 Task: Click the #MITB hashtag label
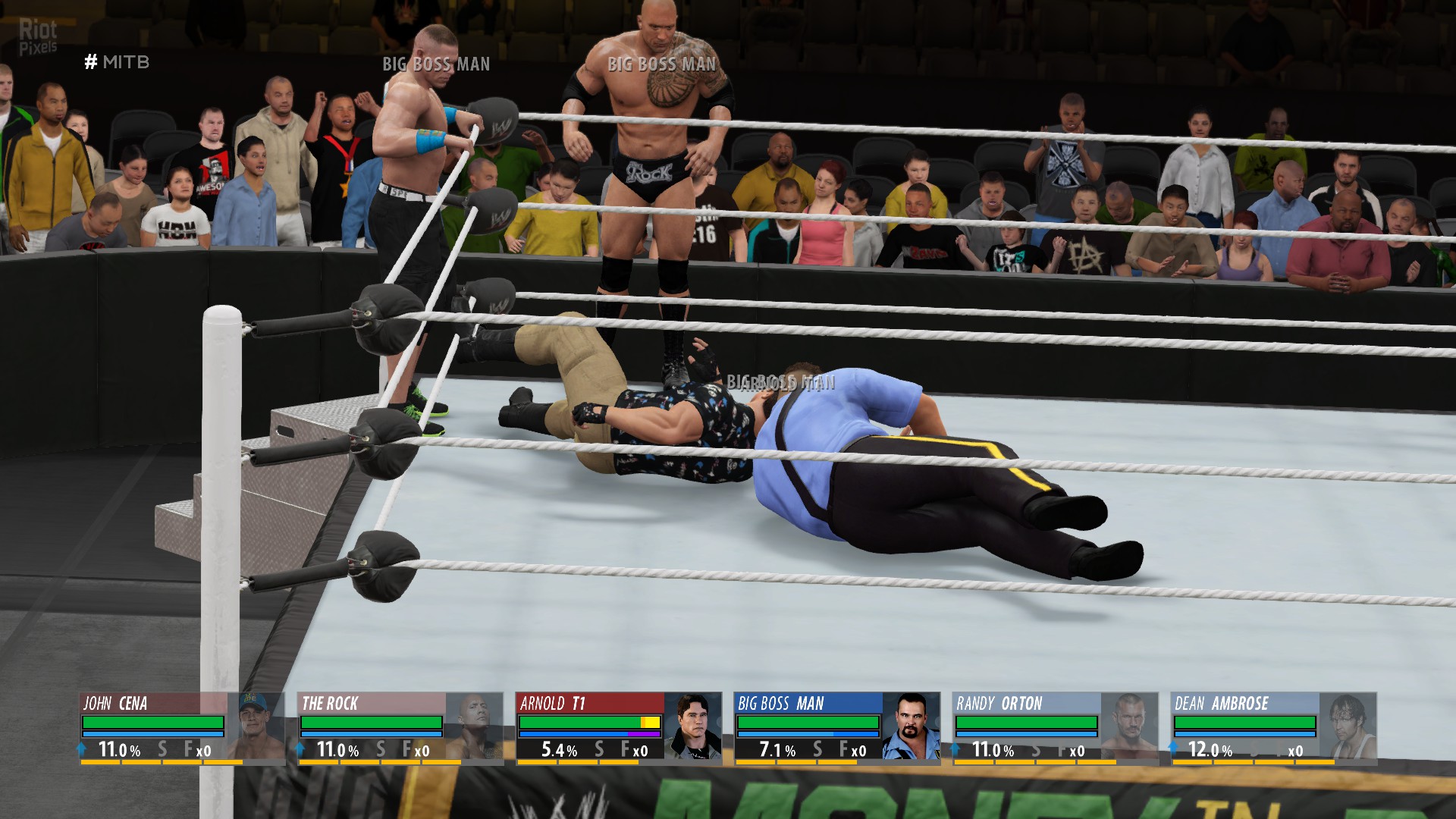coord(117,62)
